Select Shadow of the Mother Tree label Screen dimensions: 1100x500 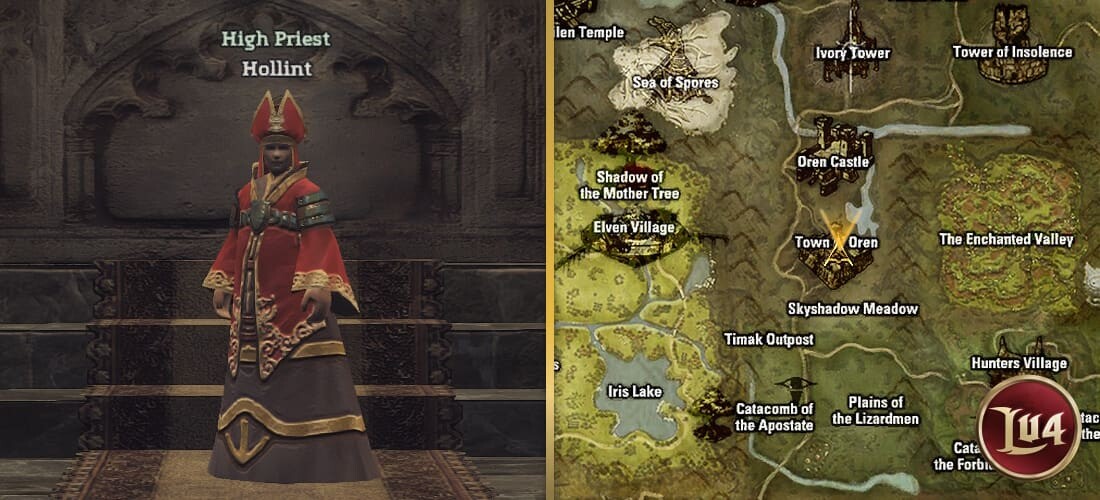(629, 186)
